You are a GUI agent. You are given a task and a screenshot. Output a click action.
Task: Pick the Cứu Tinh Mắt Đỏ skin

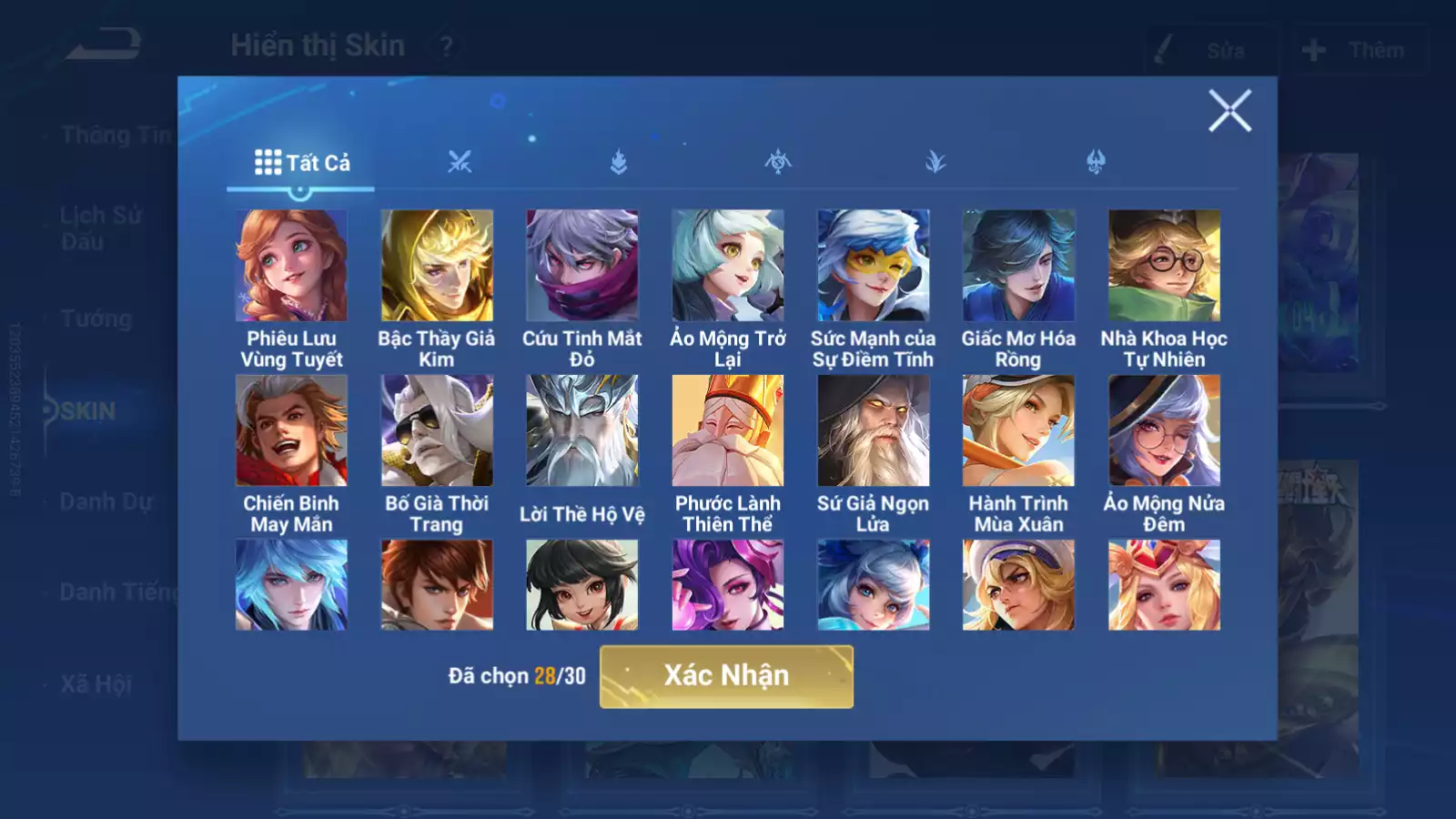click(582, 266)
